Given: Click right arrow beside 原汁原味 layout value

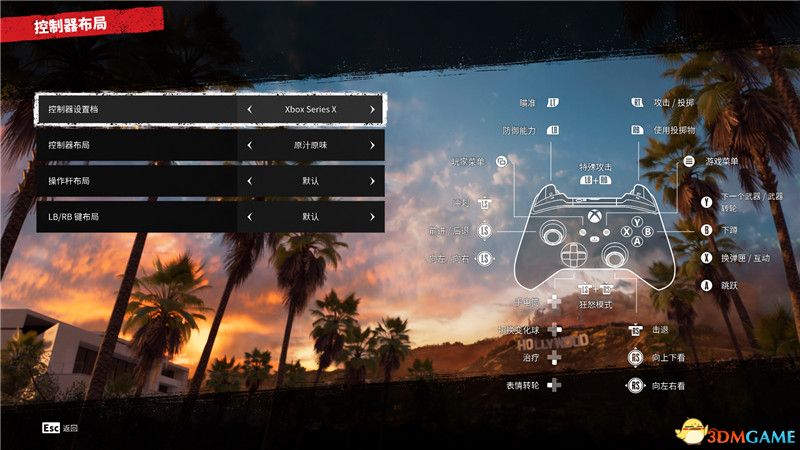Looking at the screenshot, I should pyautogui.click(x=372, y=145).
